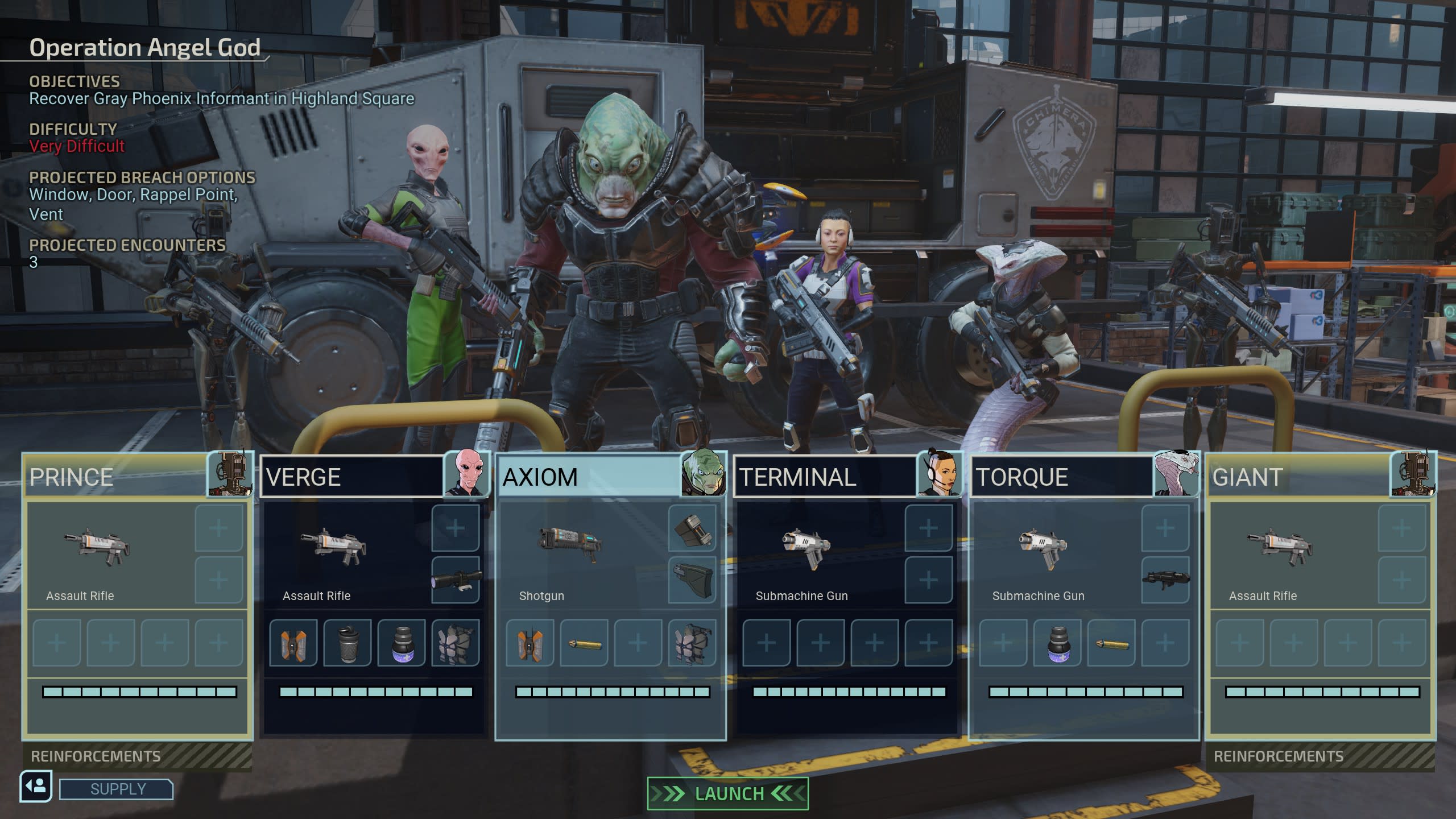Select Torque's Submachine Gun slot
Screen dimensions: 1456x819
coord(1043,555)
